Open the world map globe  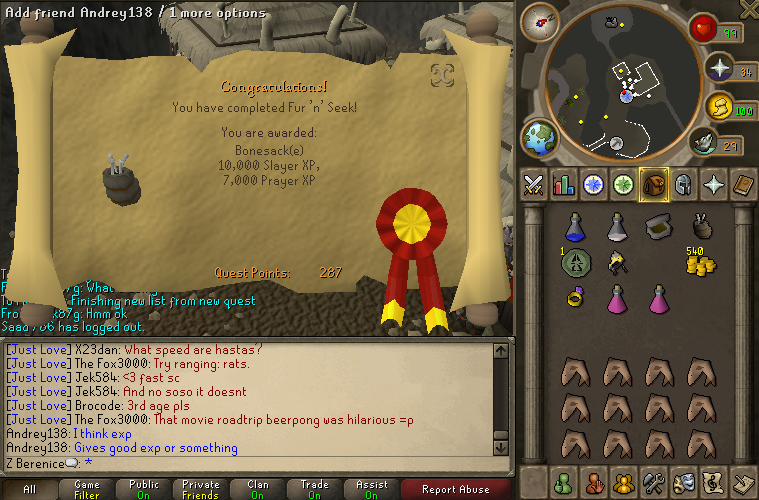(539, 137)
